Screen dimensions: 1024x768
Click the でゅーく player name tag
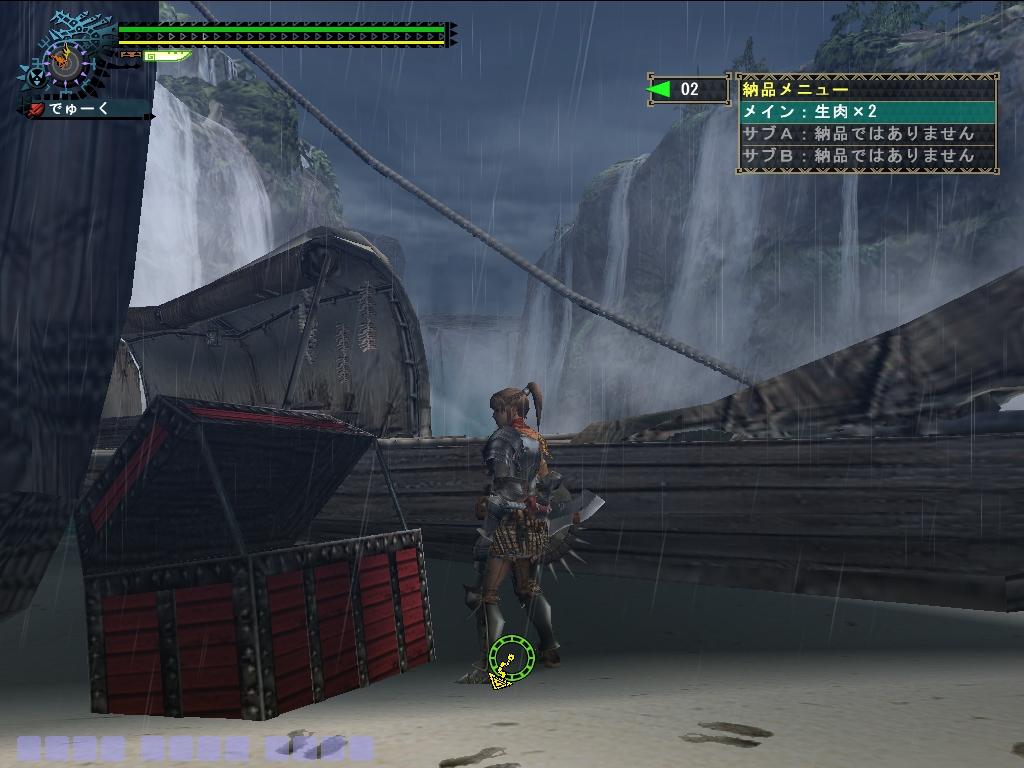click(x=82, y=109)
